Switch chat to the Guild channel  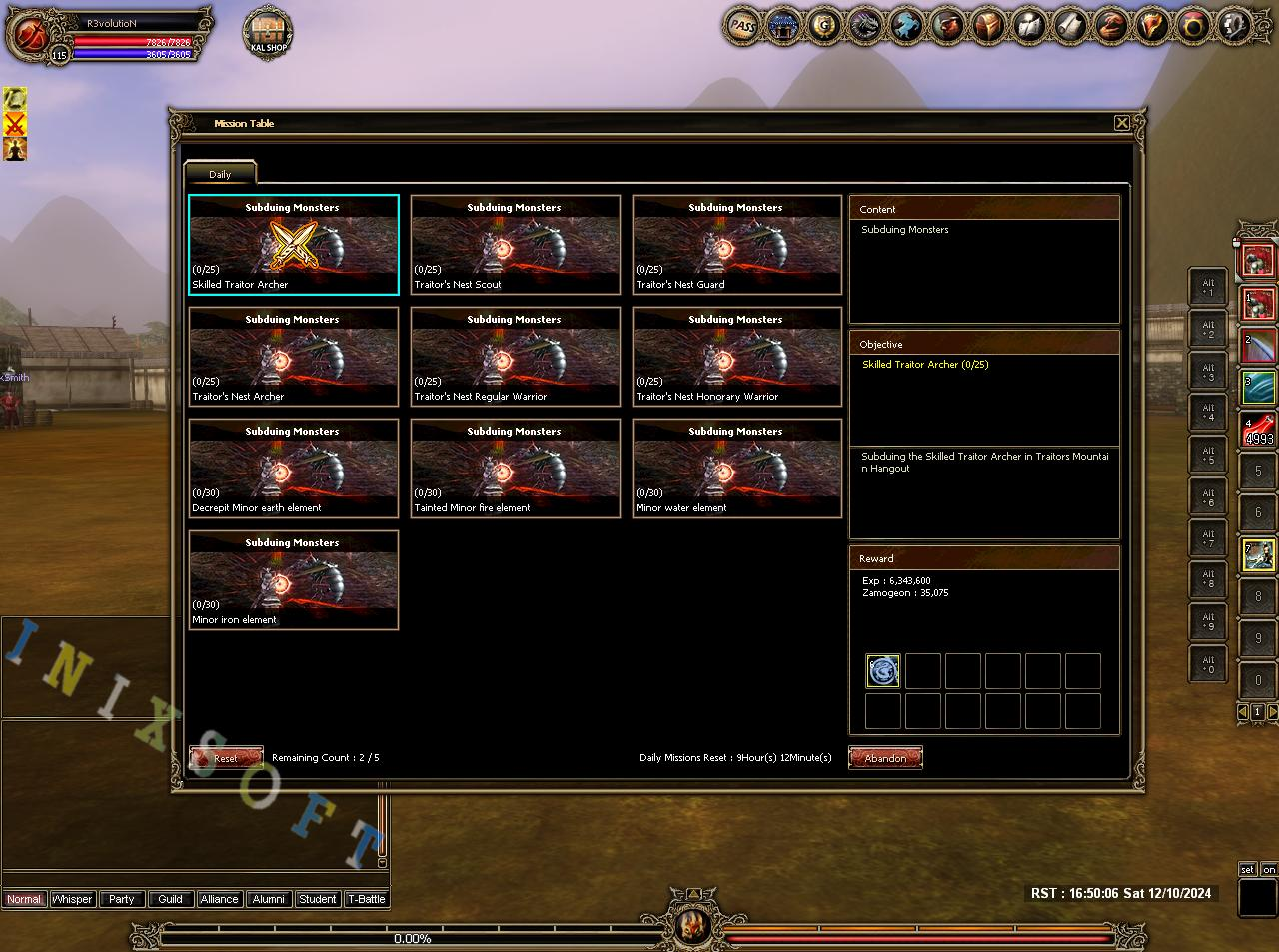coord(170,899)
